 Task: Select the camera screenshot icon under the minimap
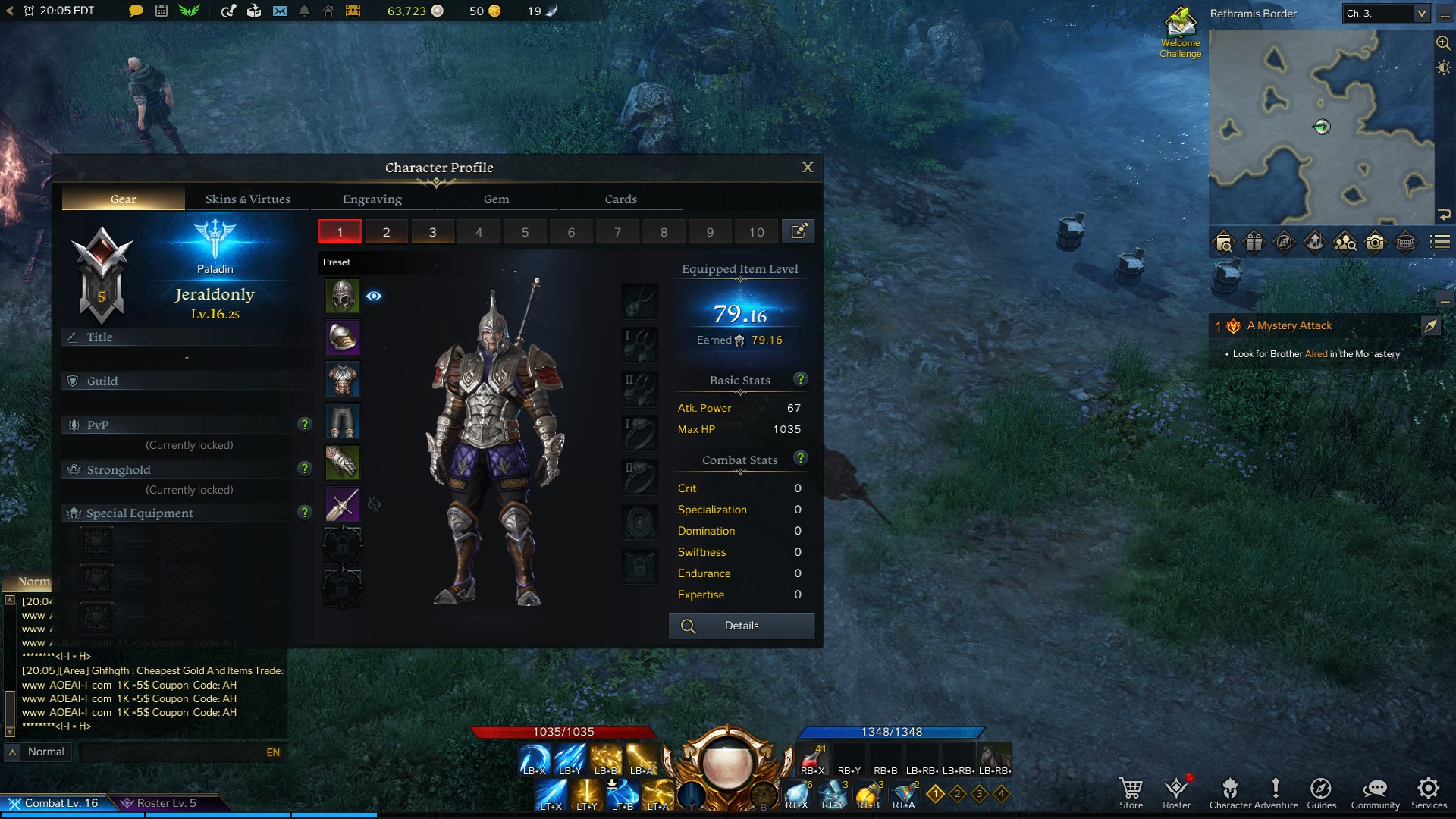[1376, 243]
